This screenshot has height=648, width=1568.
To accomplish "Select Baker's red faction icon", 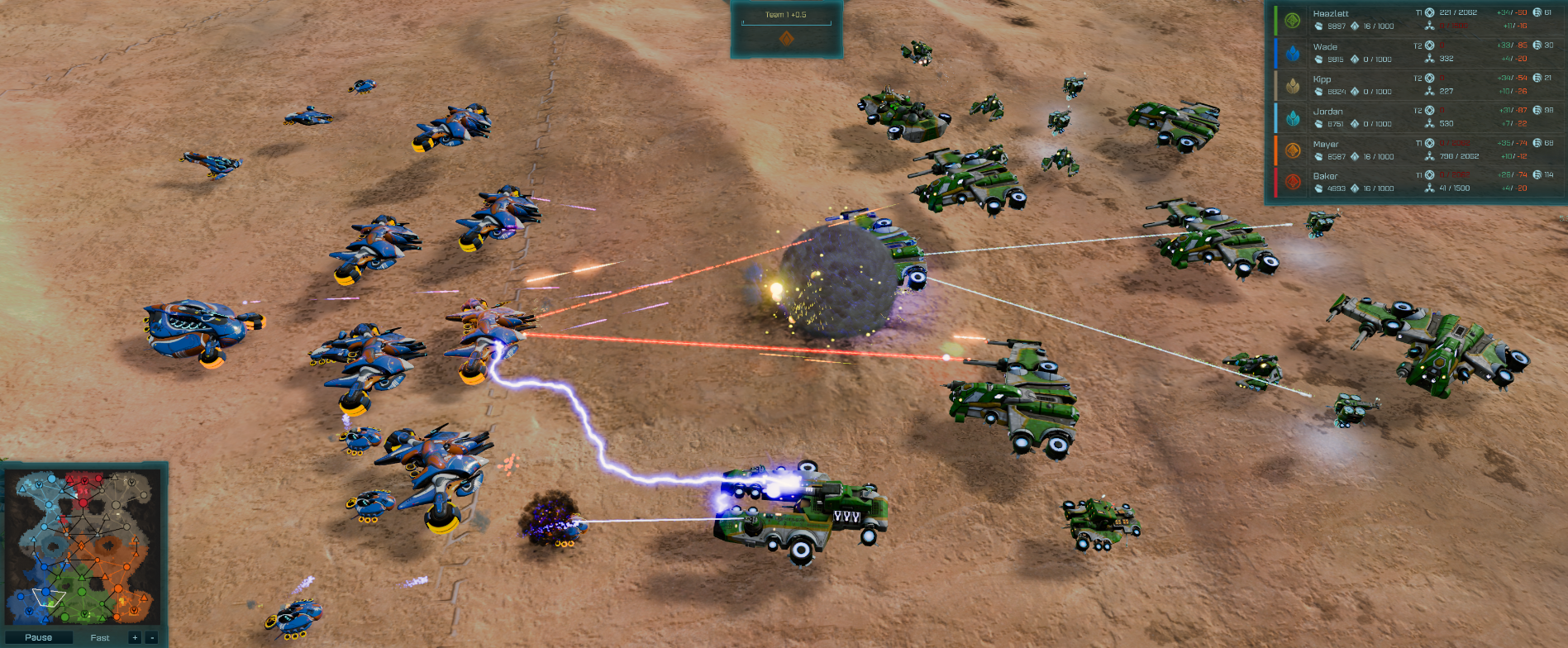I will tap(1291, 179).
